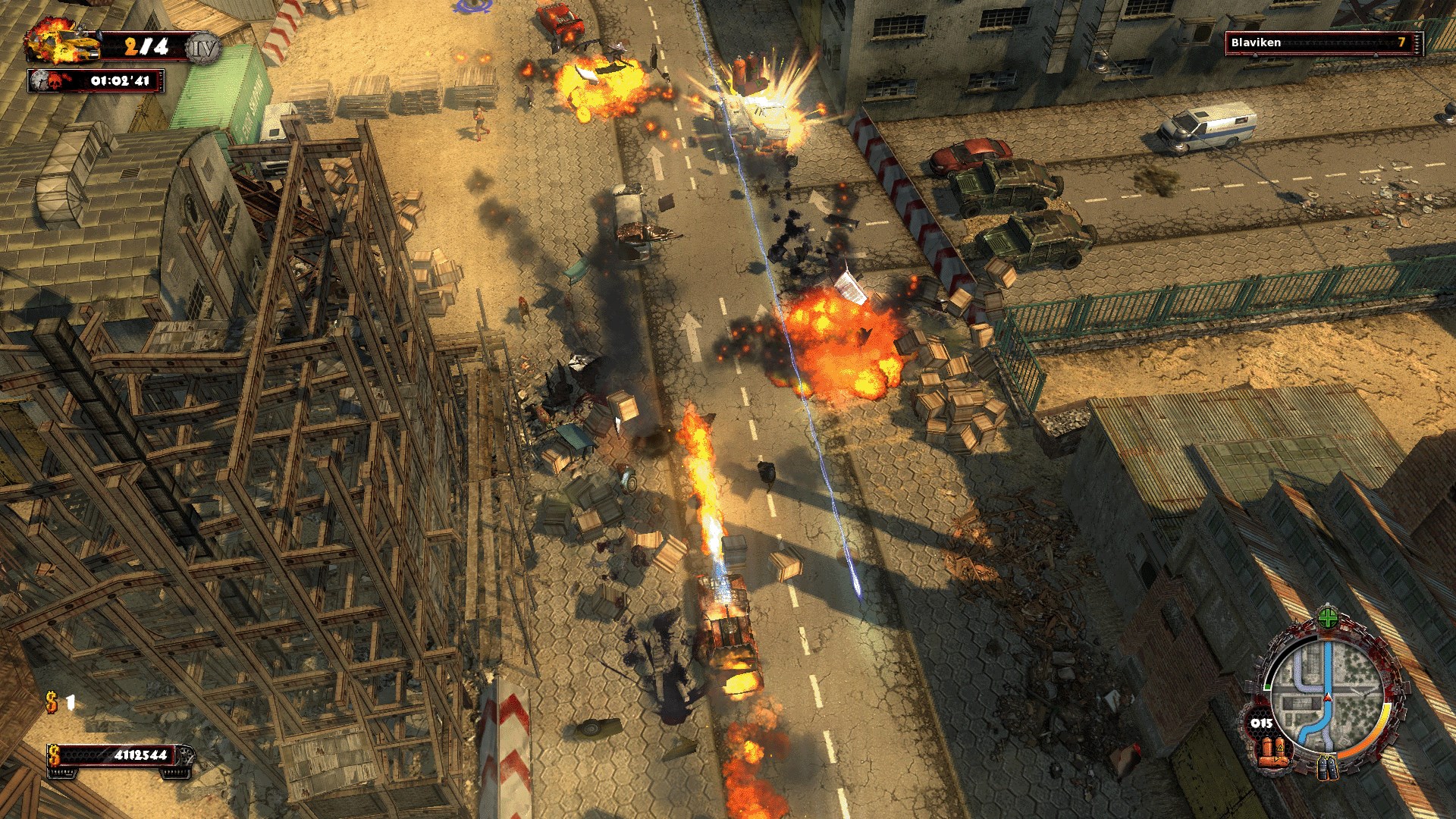Click the circular minimap
The height and width of the screenshot is (819, 1456).
[x=1326, y=692]
